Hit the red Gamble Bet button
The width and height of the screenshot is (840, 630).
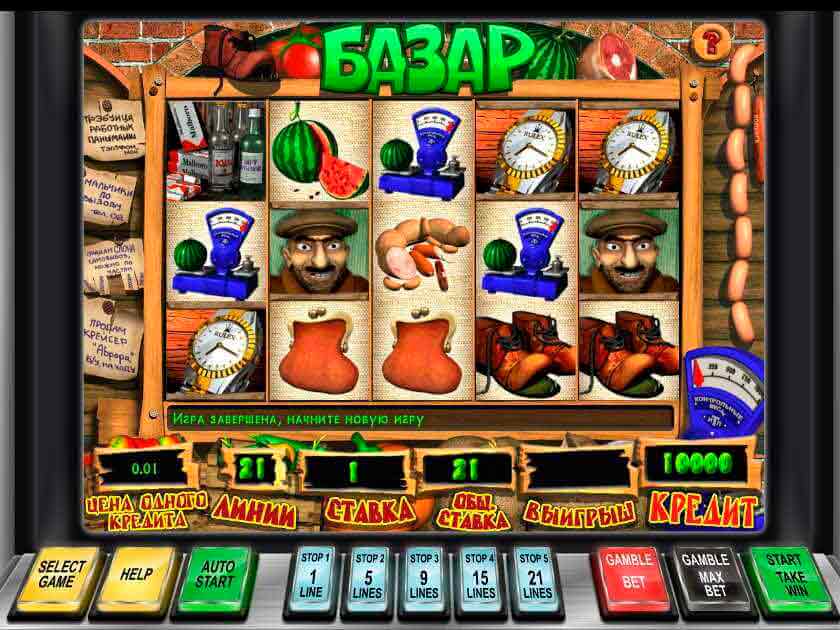(x=629, y=575)
